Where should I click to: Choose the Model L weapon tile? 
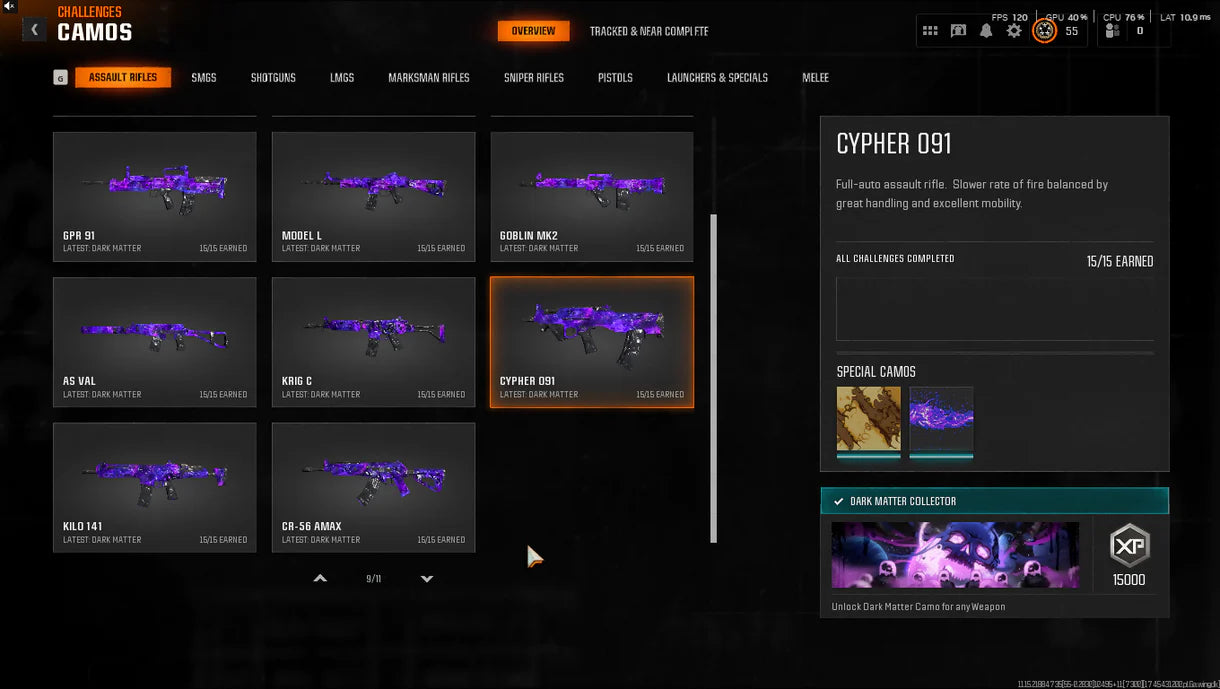coord(373,196)
